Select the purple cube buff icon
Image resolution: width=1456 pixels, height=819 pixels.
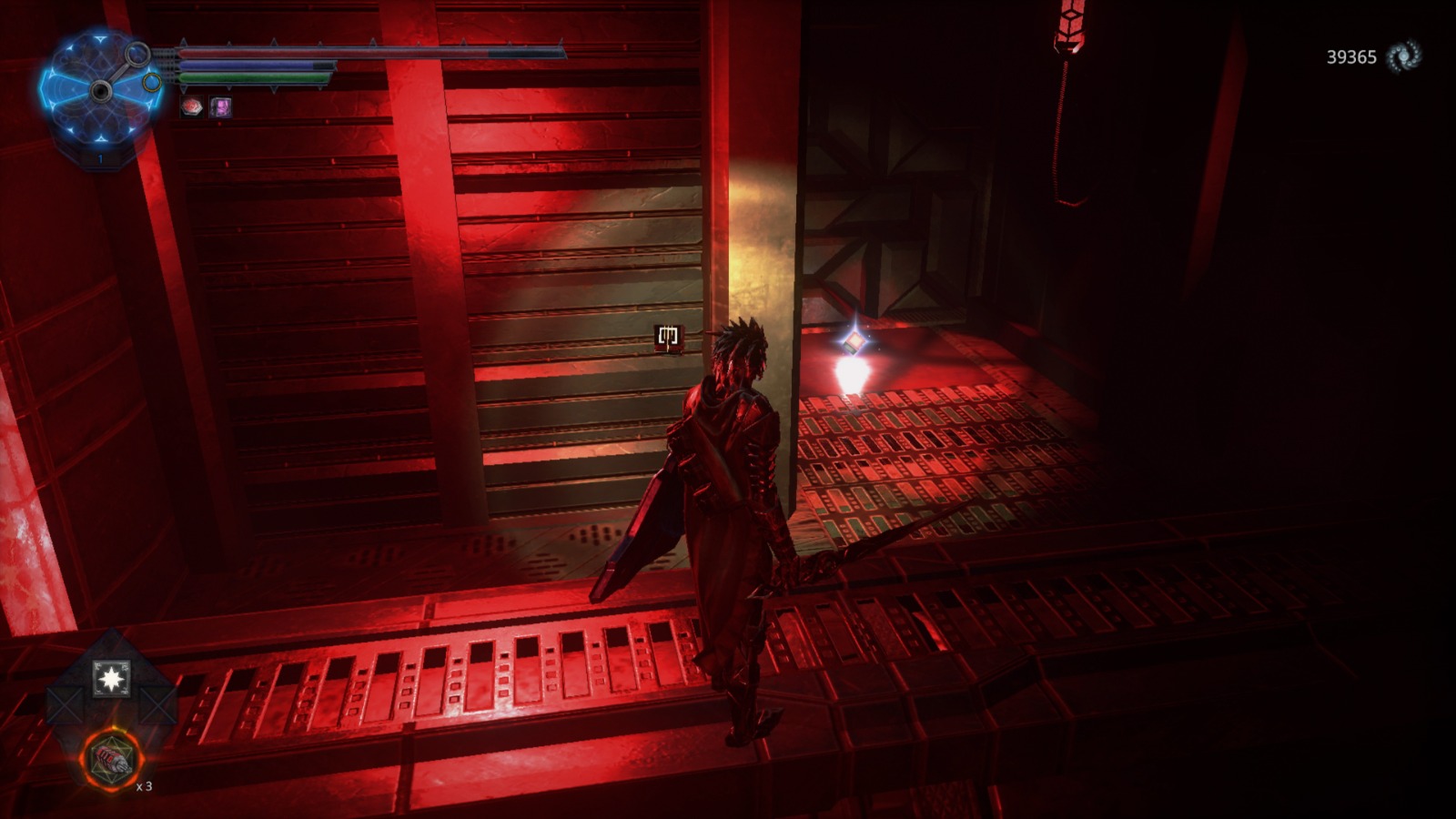click(x=222, y=106)
